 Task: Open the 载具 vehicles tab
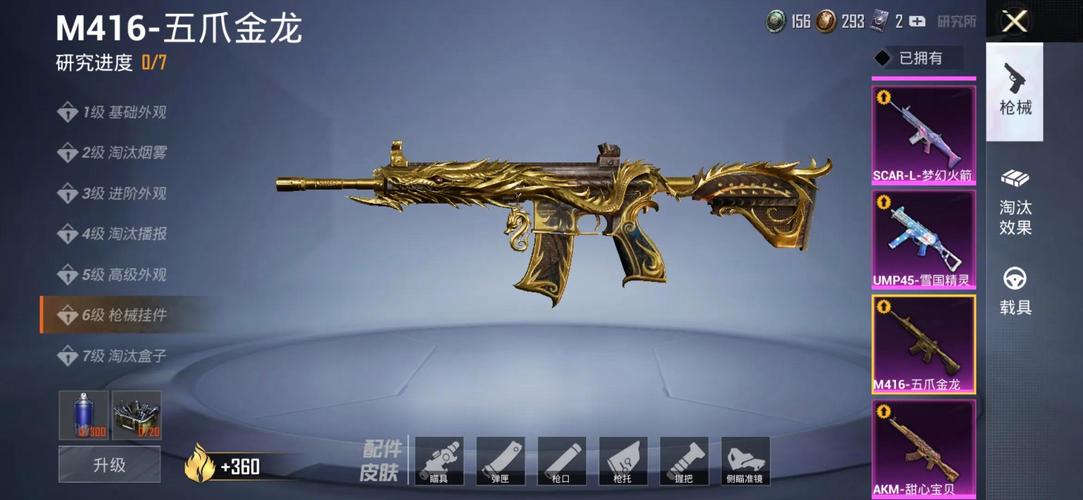pos(1015,292)
